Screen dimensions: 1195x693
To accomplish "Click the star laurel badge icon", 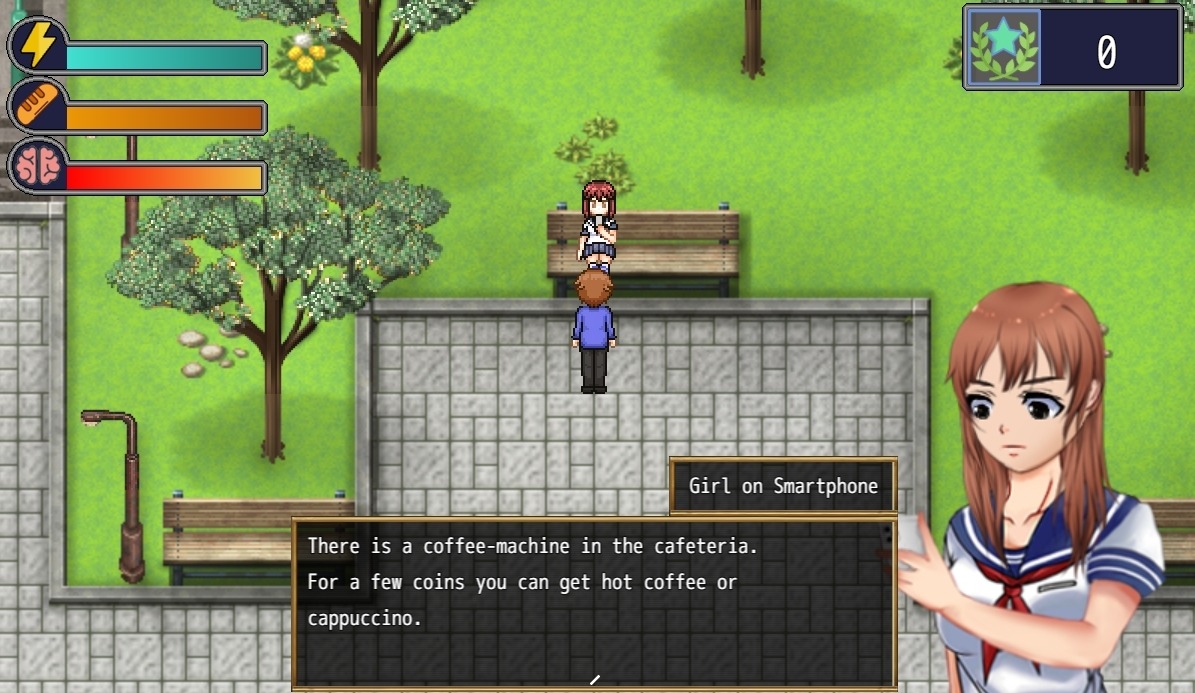I will pos(1003,47).
